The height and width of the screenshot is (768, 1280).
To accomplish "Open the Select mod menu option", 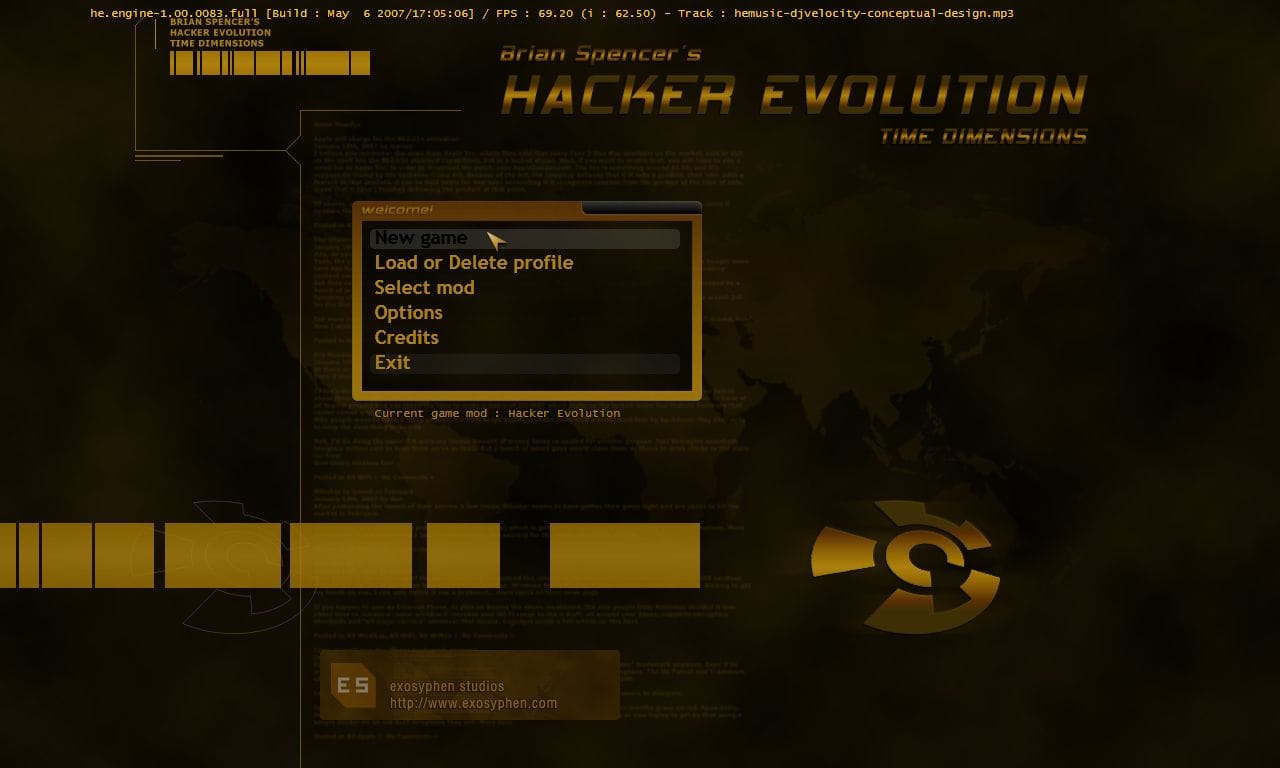I will 424,287.
